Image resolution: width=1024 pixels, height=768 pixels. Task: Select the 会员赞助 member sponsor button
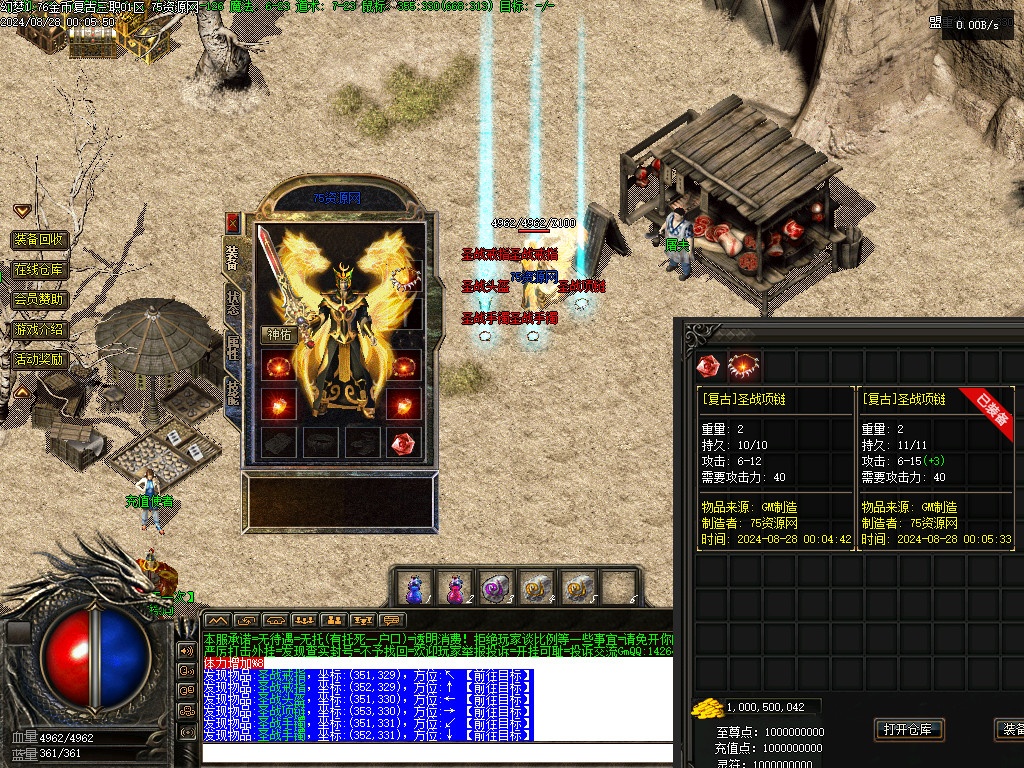[39, 299]
